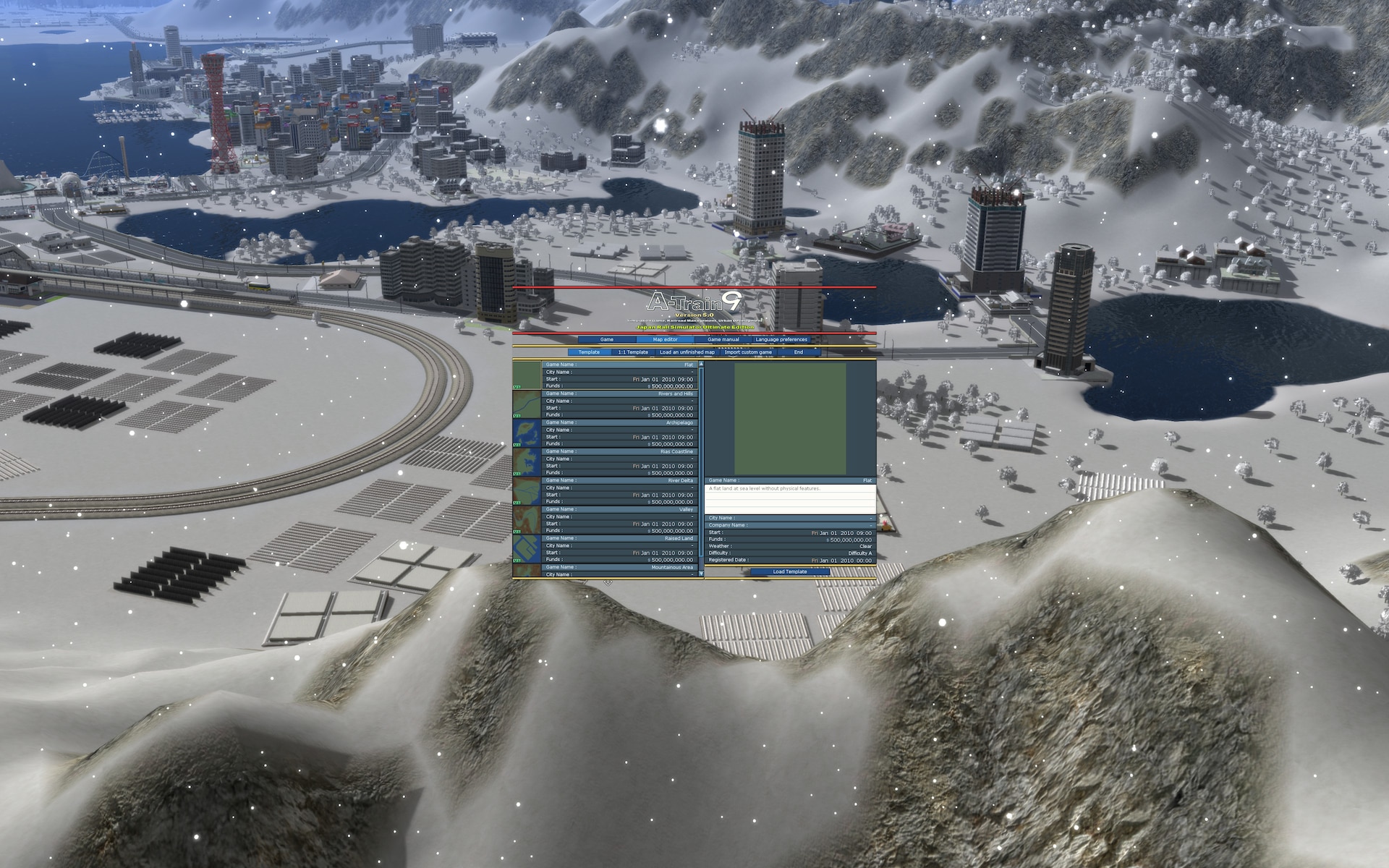Select the Template sub-tab

coord(589,352)
